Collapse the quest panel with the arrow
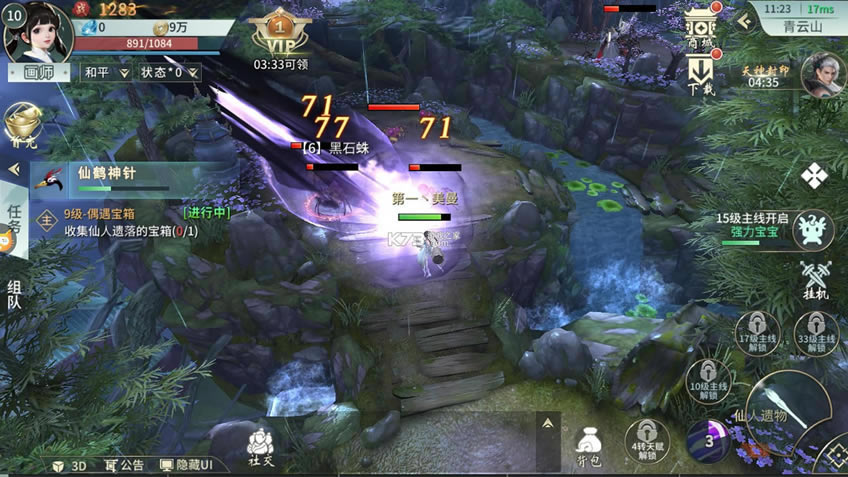This screenshot has height=477, width=848. (x=14, y=170)
